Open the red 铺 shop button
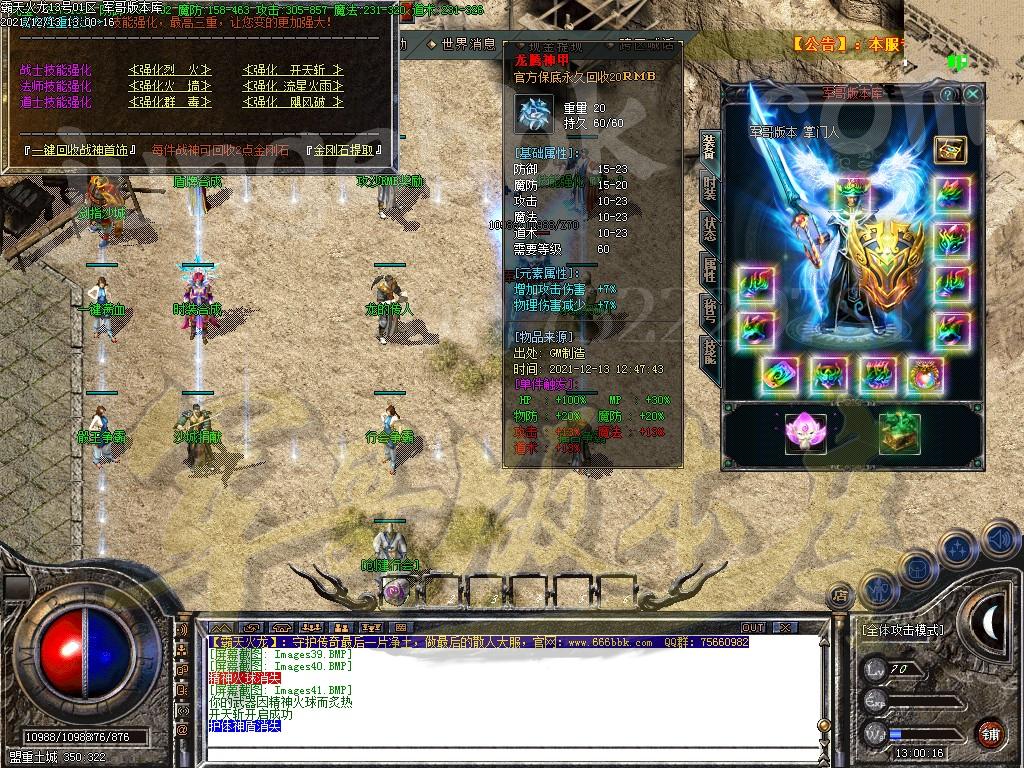Screen dimensions: 1024x768 point(990,733)
